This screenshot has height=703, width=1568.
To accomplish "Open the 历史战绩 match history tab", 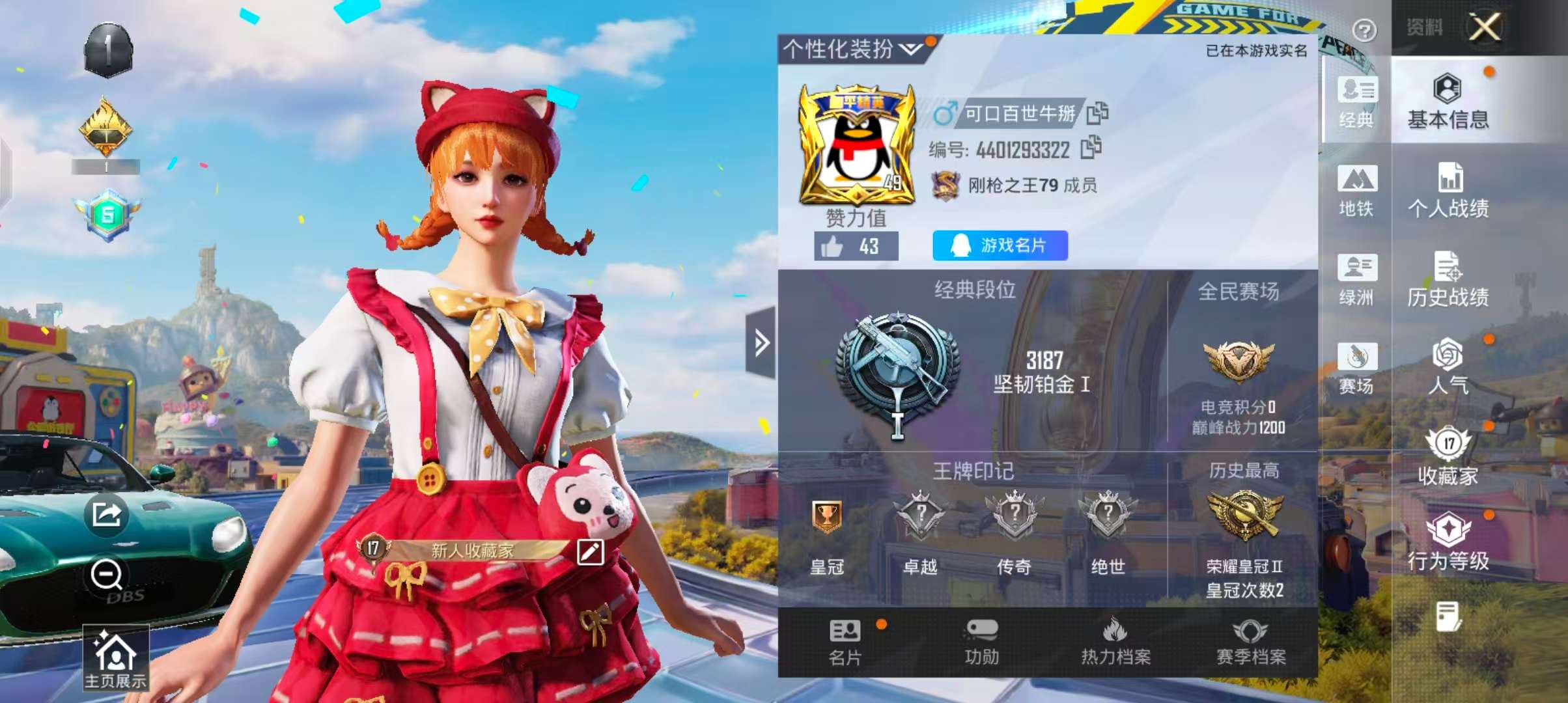I will [x=1448, y=279].
